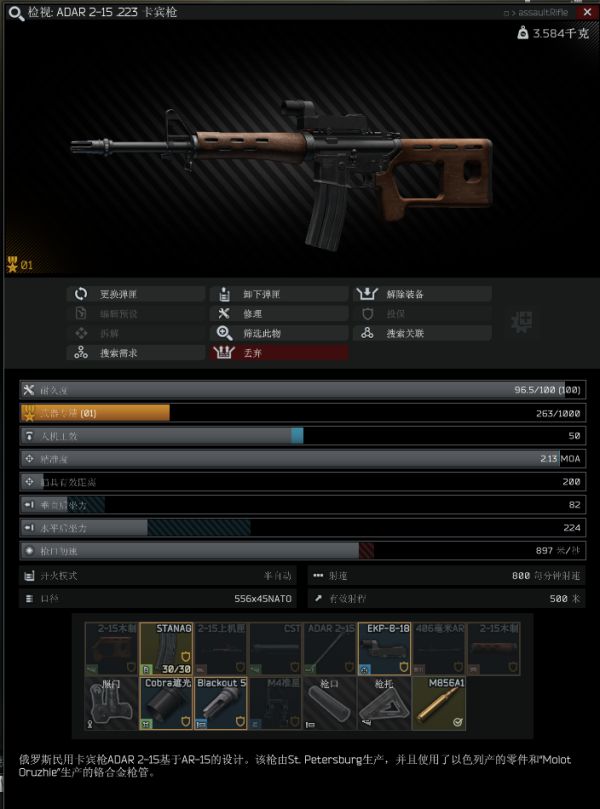Close the ADAR 2-15 inspect window
This screenshot has width=600, height=809.
(x=588, y=13)
